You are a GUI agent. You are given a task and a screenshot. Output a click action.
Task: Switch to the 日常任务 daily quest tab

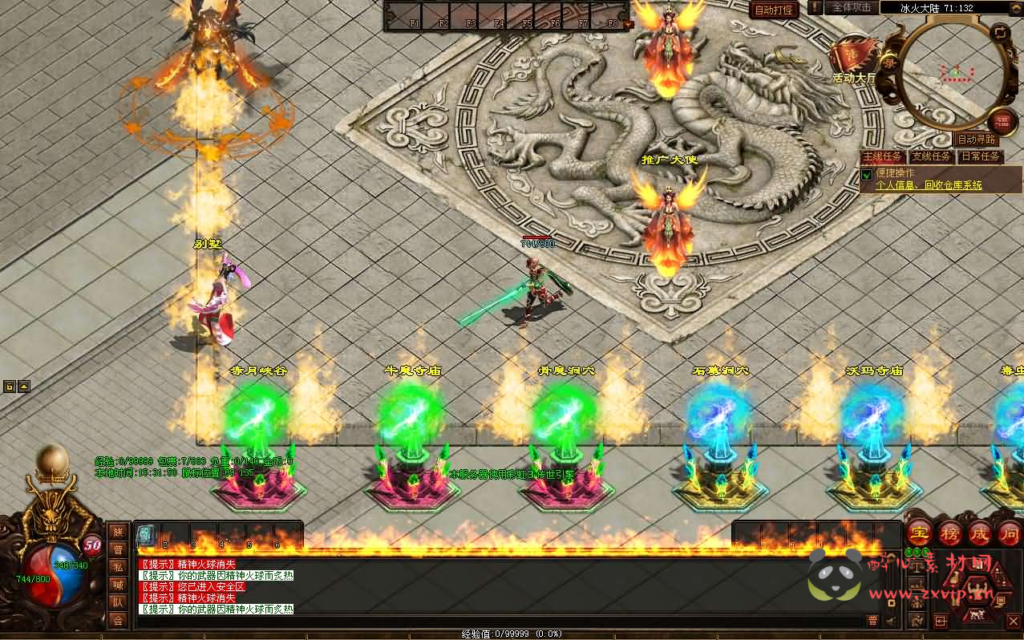[977, 157]
